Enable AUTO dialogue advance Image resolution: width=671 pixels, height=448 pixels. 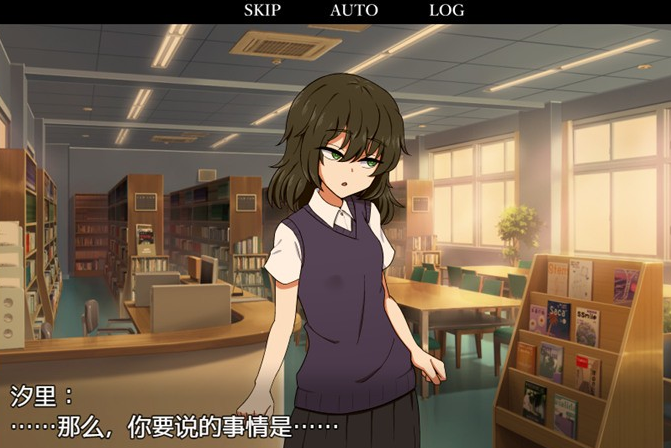[x=354, y=11]
